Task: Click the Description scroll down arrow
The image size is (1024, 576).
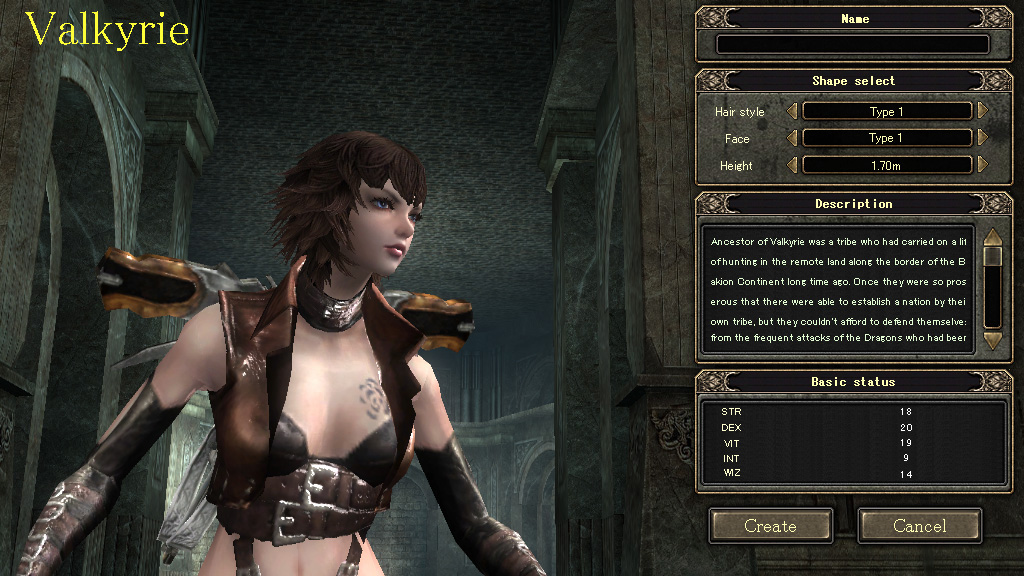Action: [992, 341]
